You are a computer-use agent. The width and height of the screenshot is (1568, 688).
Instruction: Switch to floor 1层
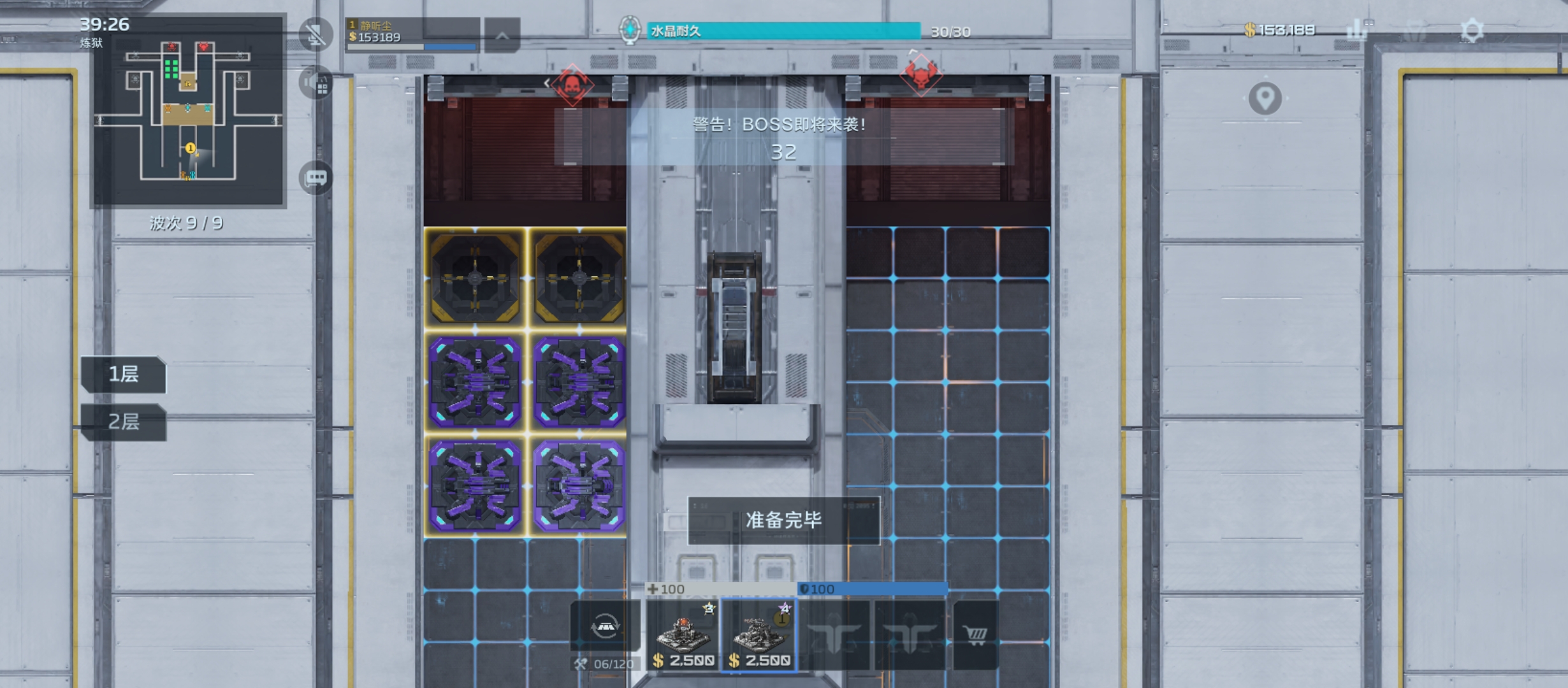click(124, 374)
